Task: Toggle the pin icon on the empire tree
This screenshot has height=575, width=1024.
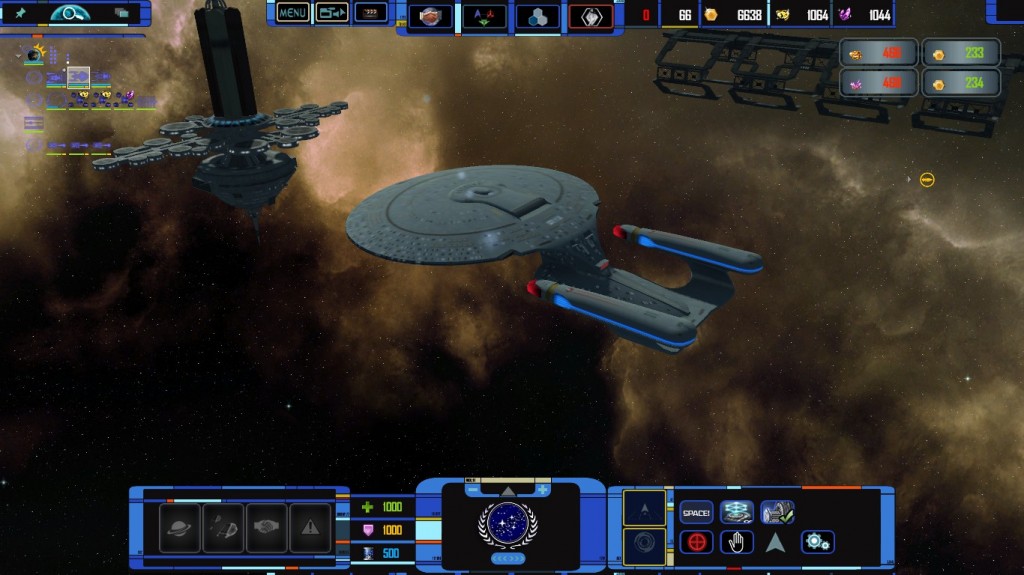Action: pos(20,13)
